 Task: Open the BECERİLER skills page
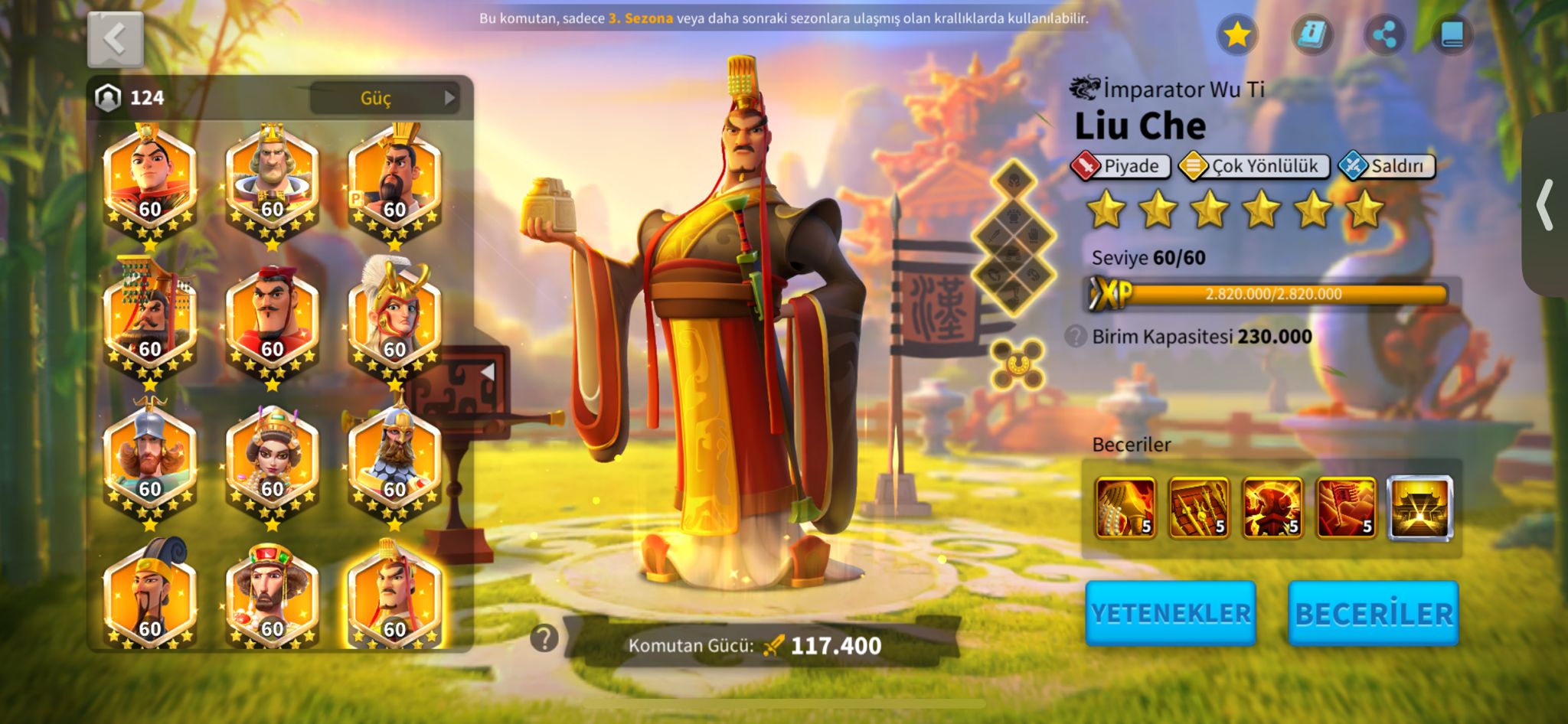click(1374, 613)
